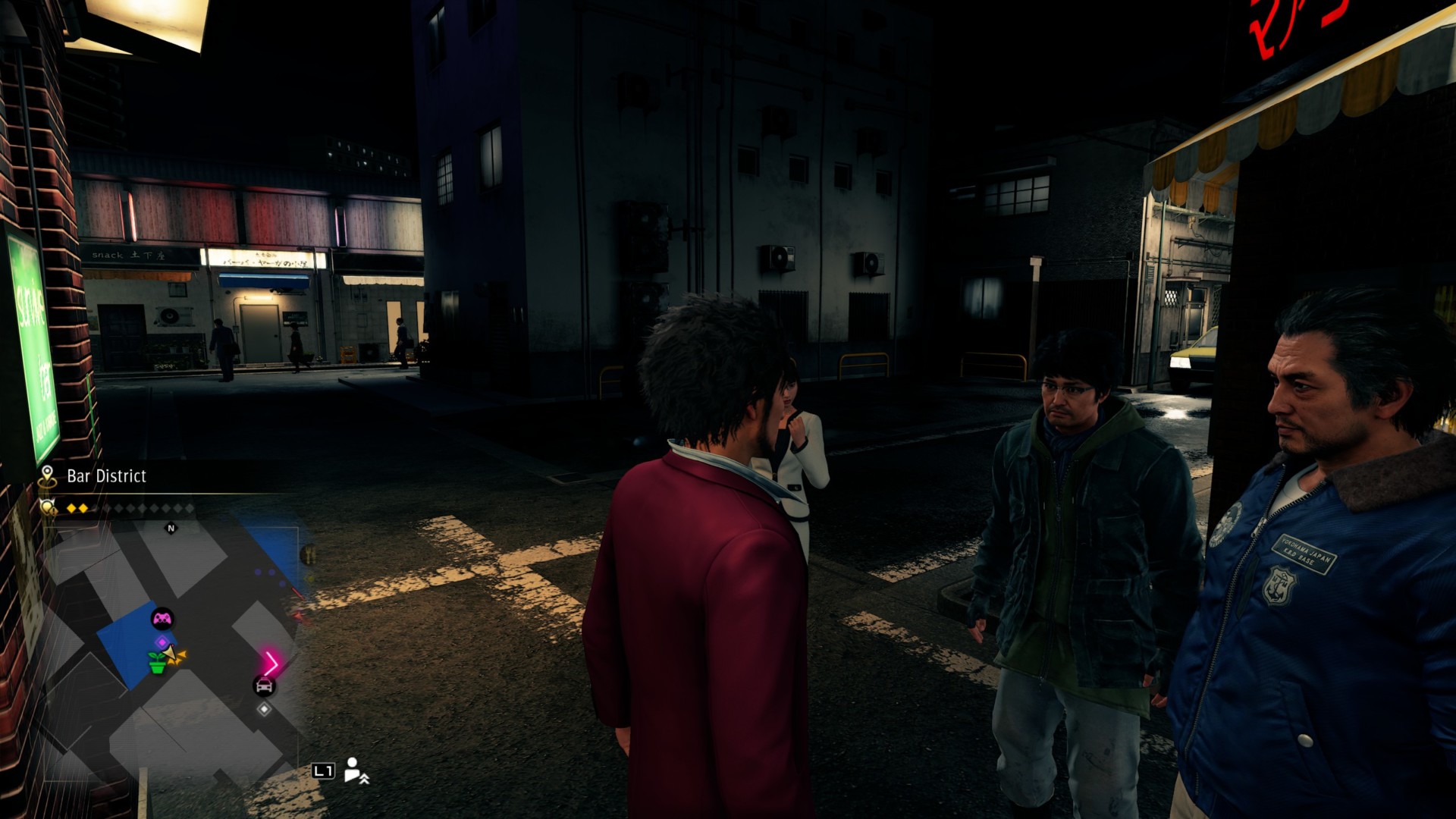Select the white diamond marker below taxi
Viewport: 1456px width, 819px height.
tap(264, 709)
